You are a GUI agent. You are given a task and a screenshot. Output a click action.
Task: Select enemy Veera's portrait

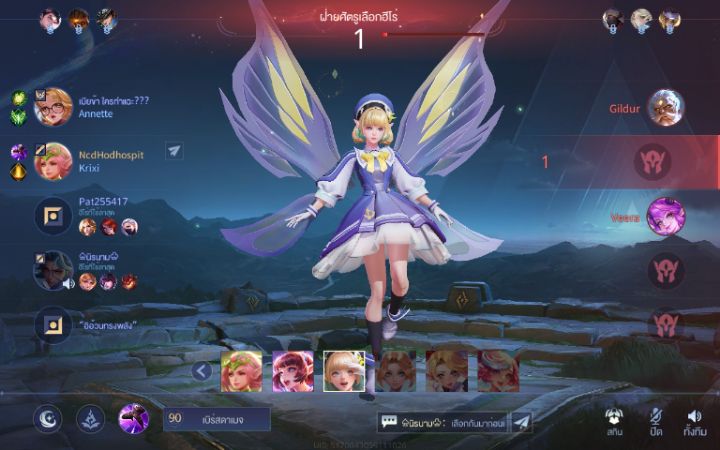(x=665, y=216)
